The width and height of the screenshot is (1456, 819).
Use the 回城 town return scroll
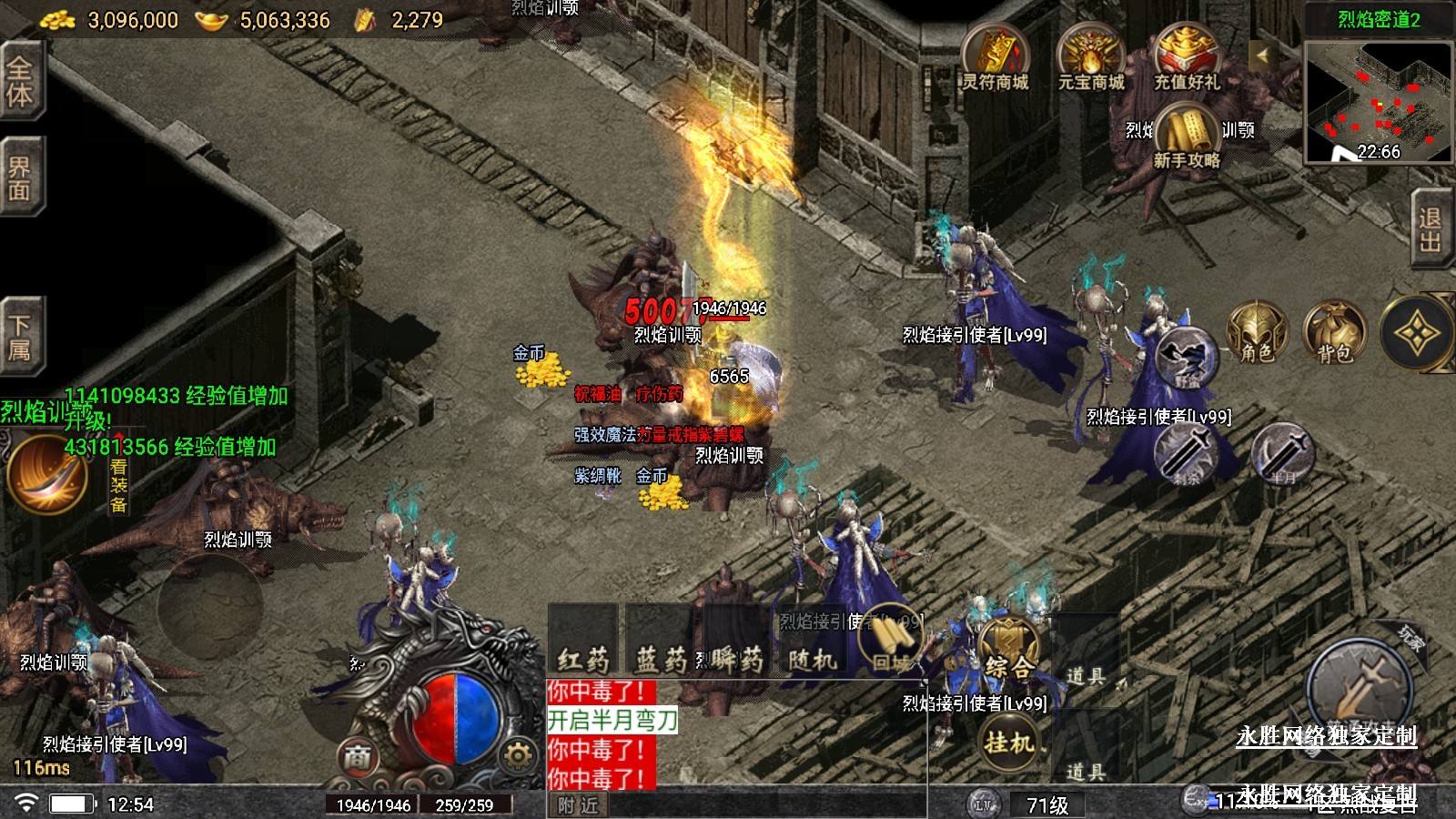click(x=892, y=640)
